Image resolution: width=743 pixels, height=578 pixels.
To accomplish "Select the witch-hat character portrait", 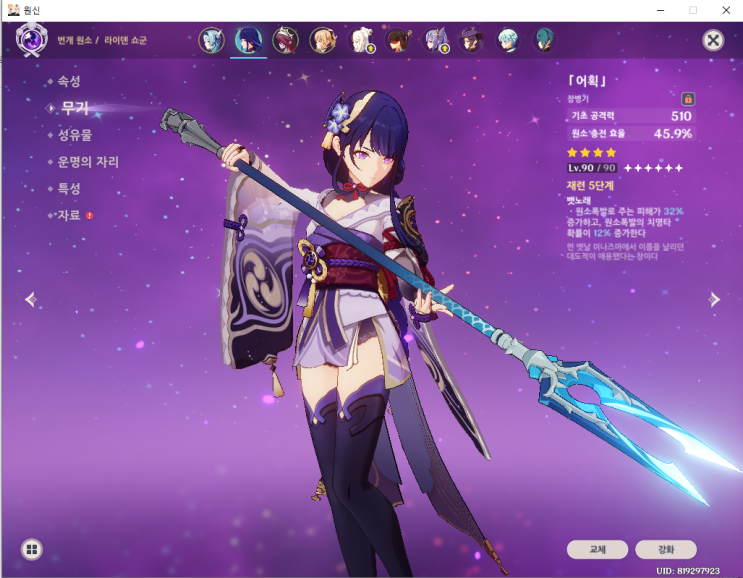I will [471, 41].
